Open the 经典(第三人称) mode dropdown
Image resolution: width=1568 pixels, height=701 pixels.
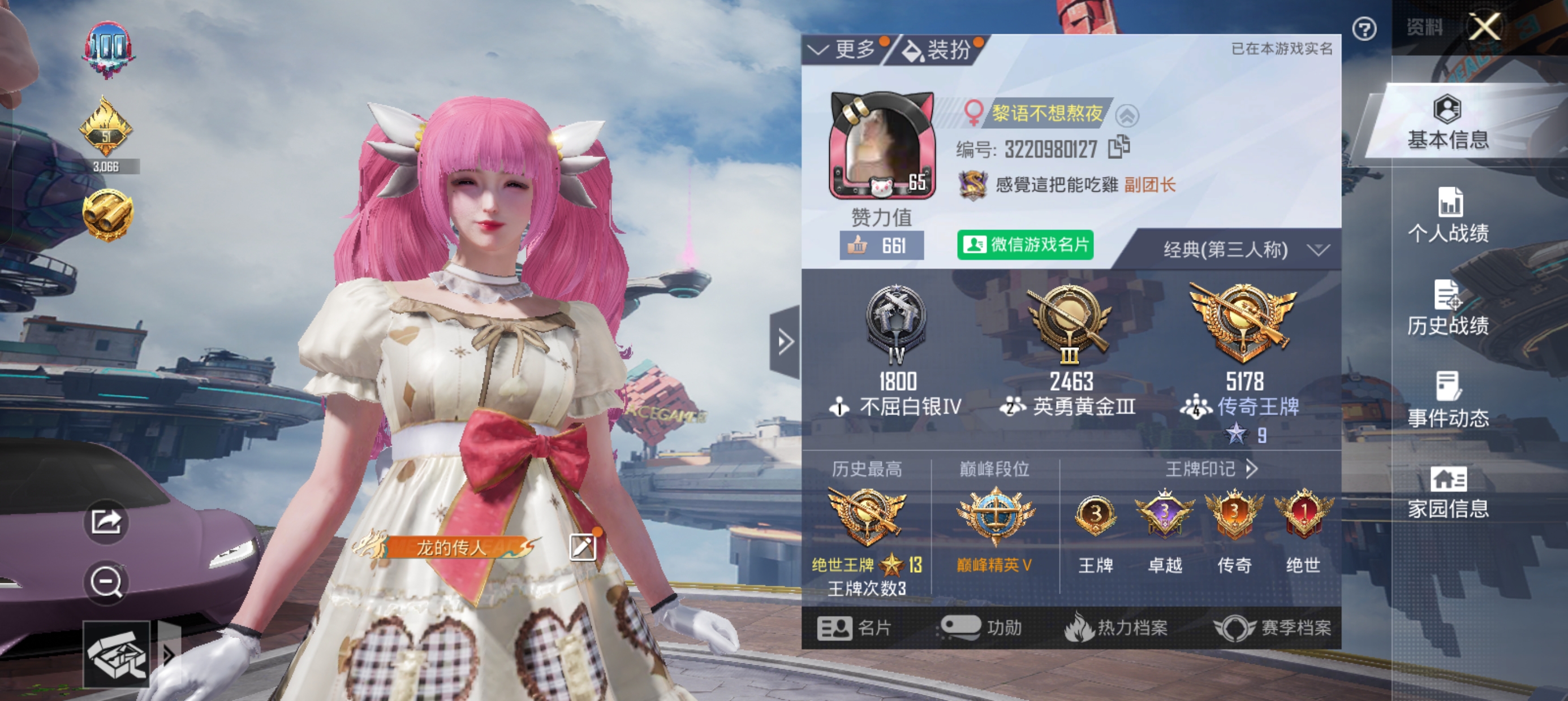[x=1254, y=249]
